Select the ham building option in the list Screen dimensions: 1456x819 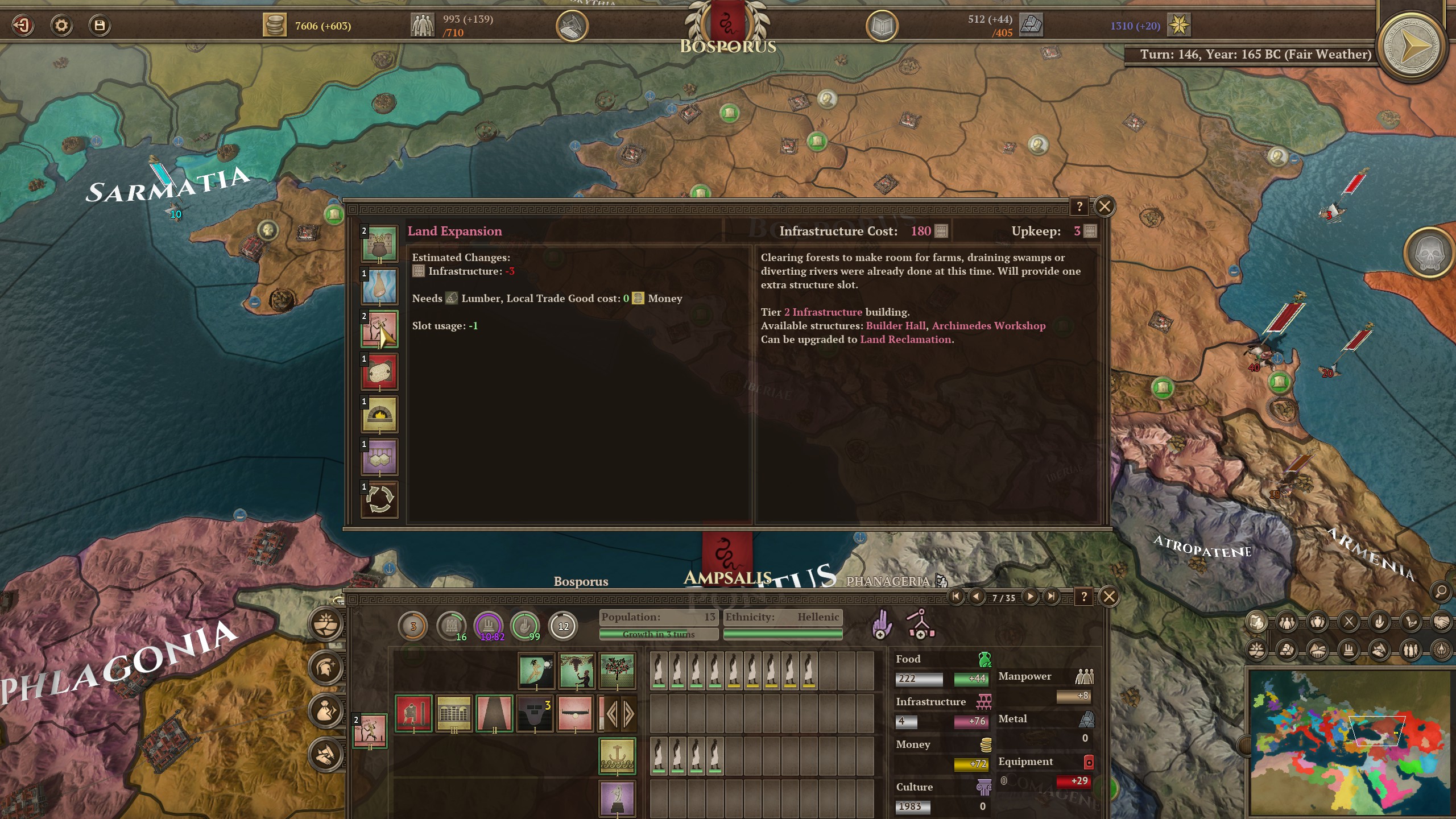point(379,287)
